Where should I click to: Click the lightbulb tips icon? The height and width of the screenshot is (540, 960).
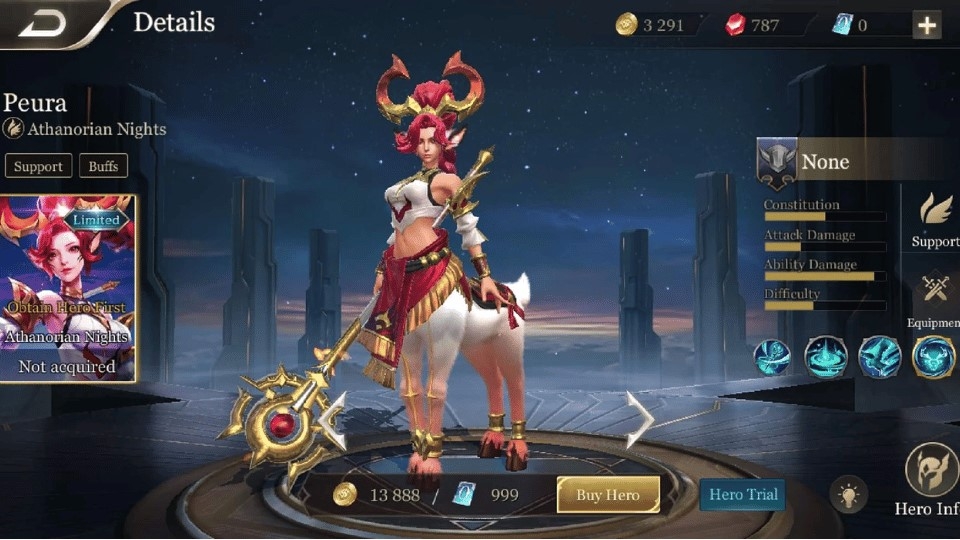849,495
